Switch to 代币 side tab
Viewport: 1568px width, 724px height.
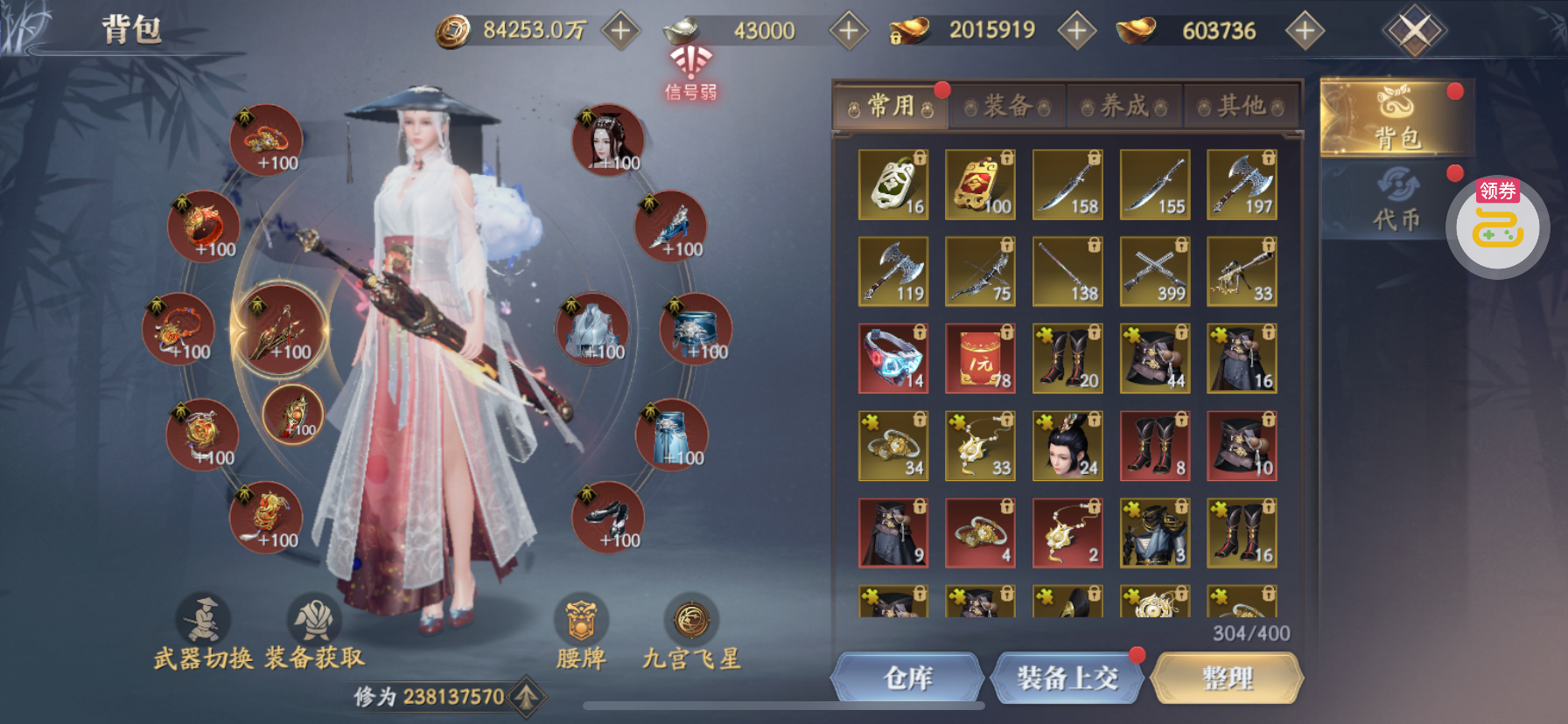click(x=1396, y=201)
